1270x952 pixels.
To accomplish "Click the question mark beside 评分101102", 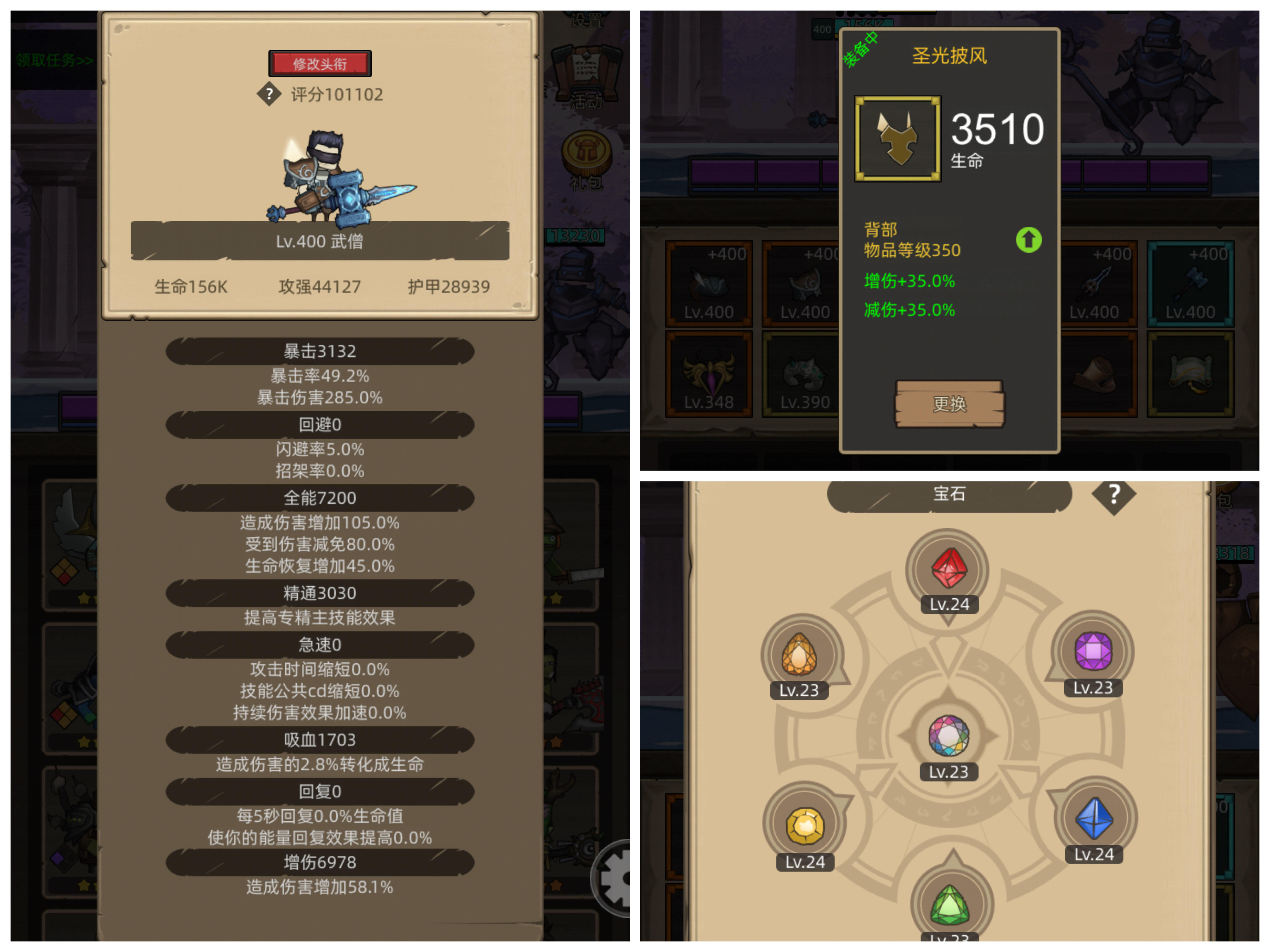I will click(269, 95).
